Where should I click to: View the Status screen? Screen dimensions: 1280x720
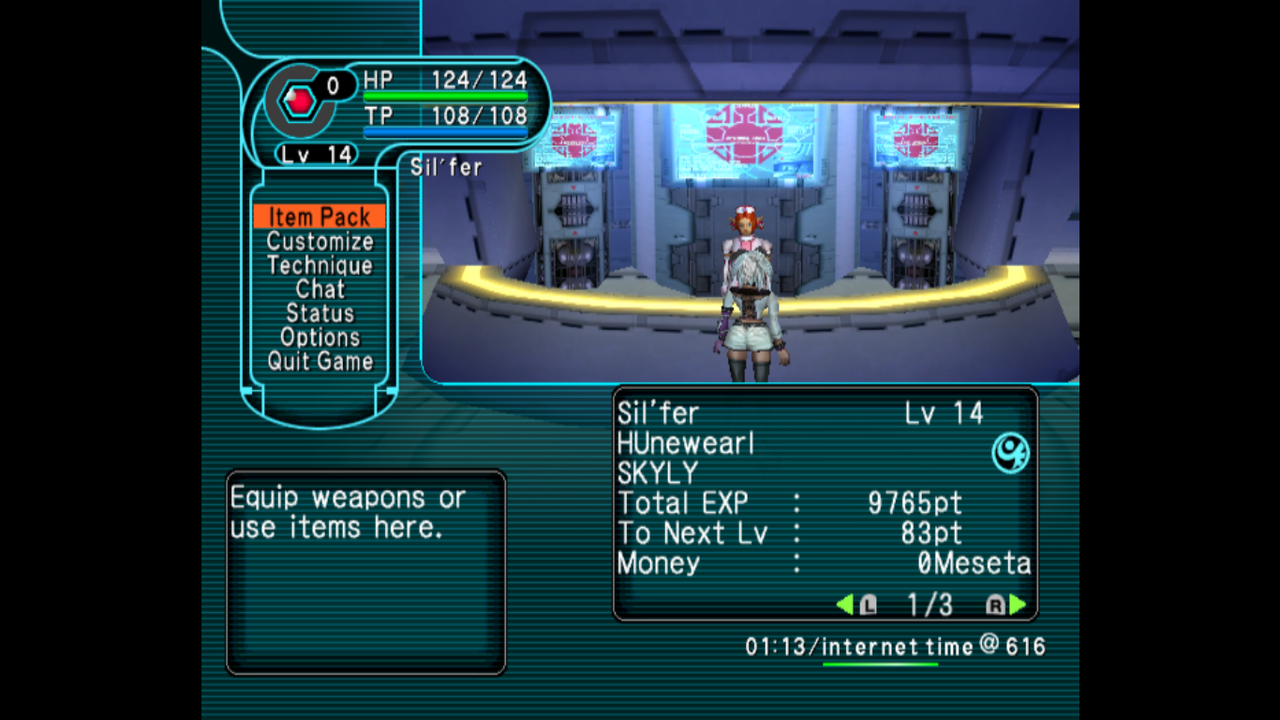coord(320,313)
